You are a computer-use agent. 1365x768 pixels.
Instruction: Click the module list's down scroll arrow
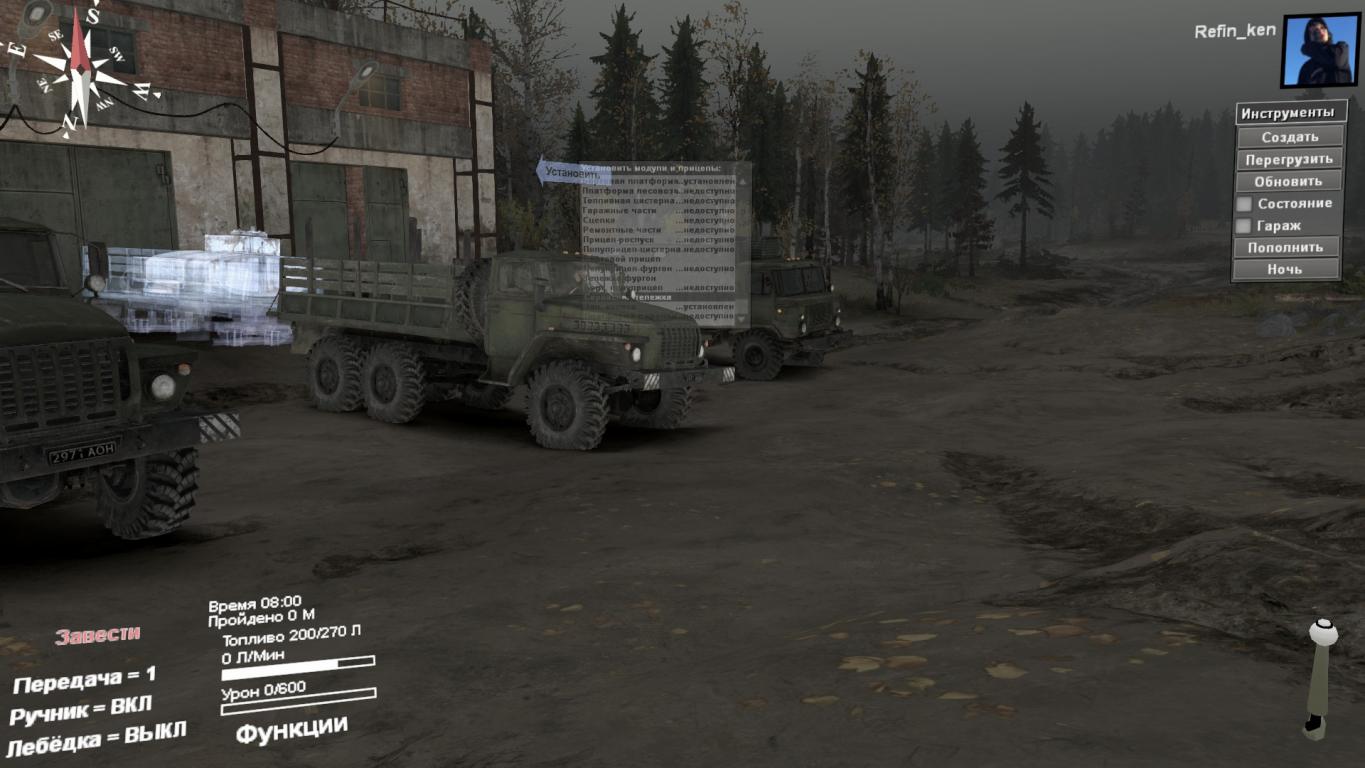pyautogui.click(x=743, y=319)
